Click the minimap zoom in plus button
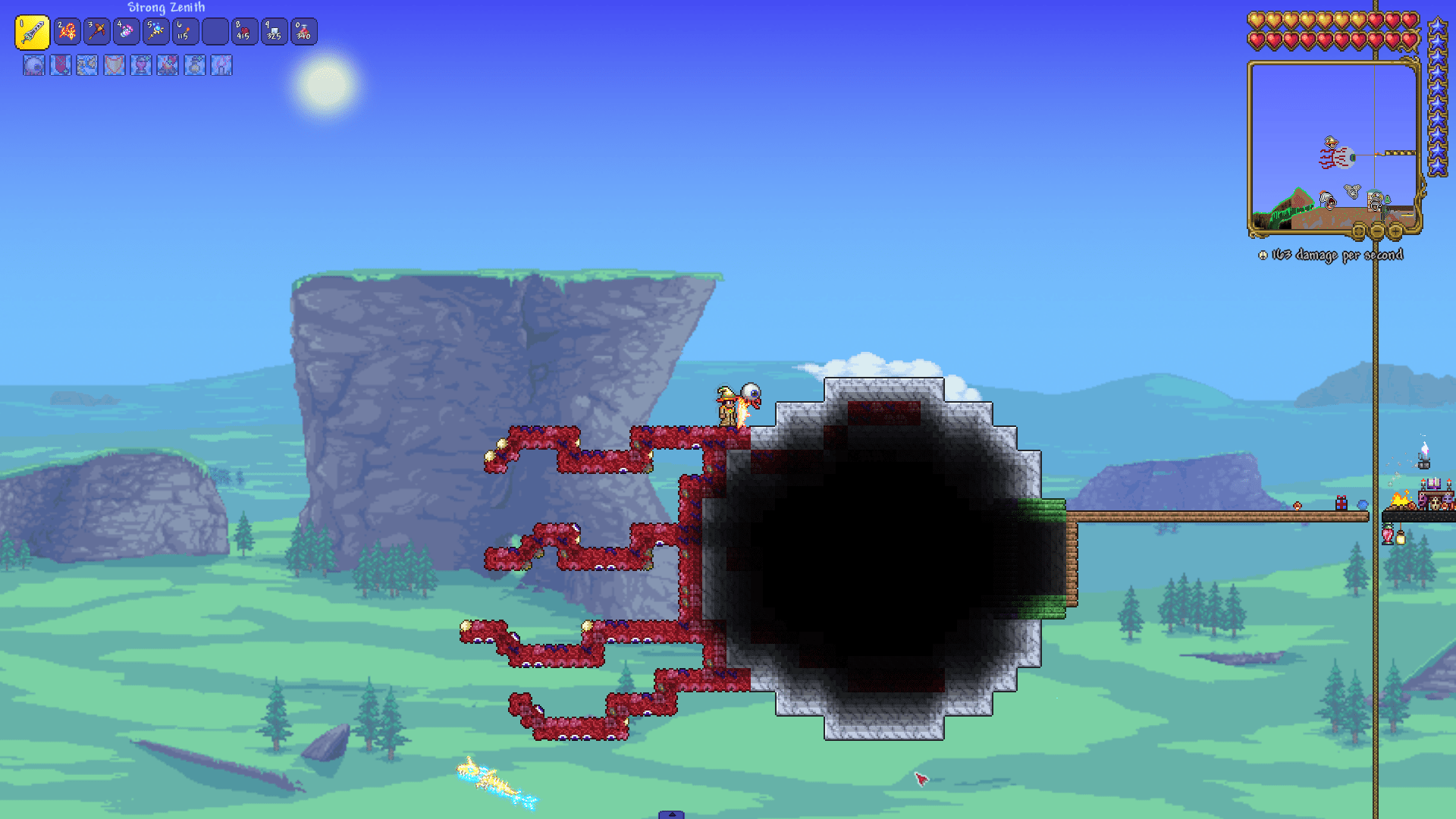The width and height of the screenshot is (1456, 819). [x=1395, y=231]
